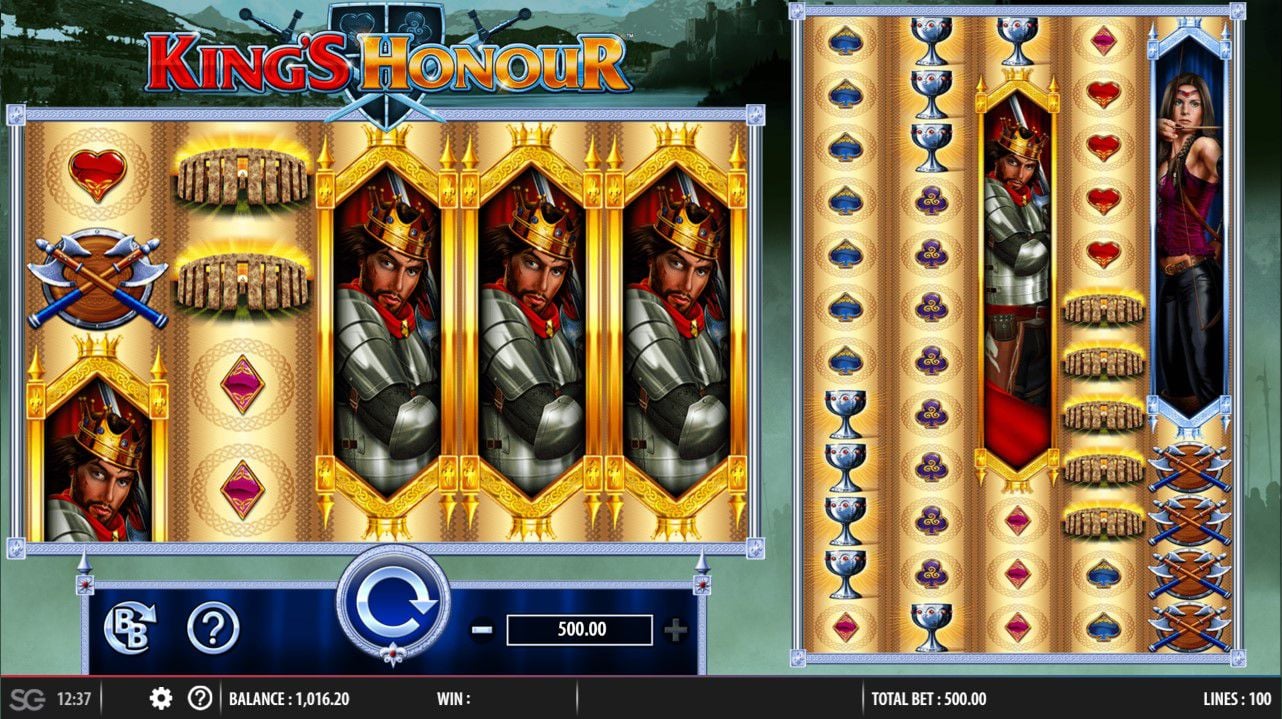1282x719 pixels.
Task: Open help from the bottom bar question mark
Action: pyautogui.click(x=200, y=698)
